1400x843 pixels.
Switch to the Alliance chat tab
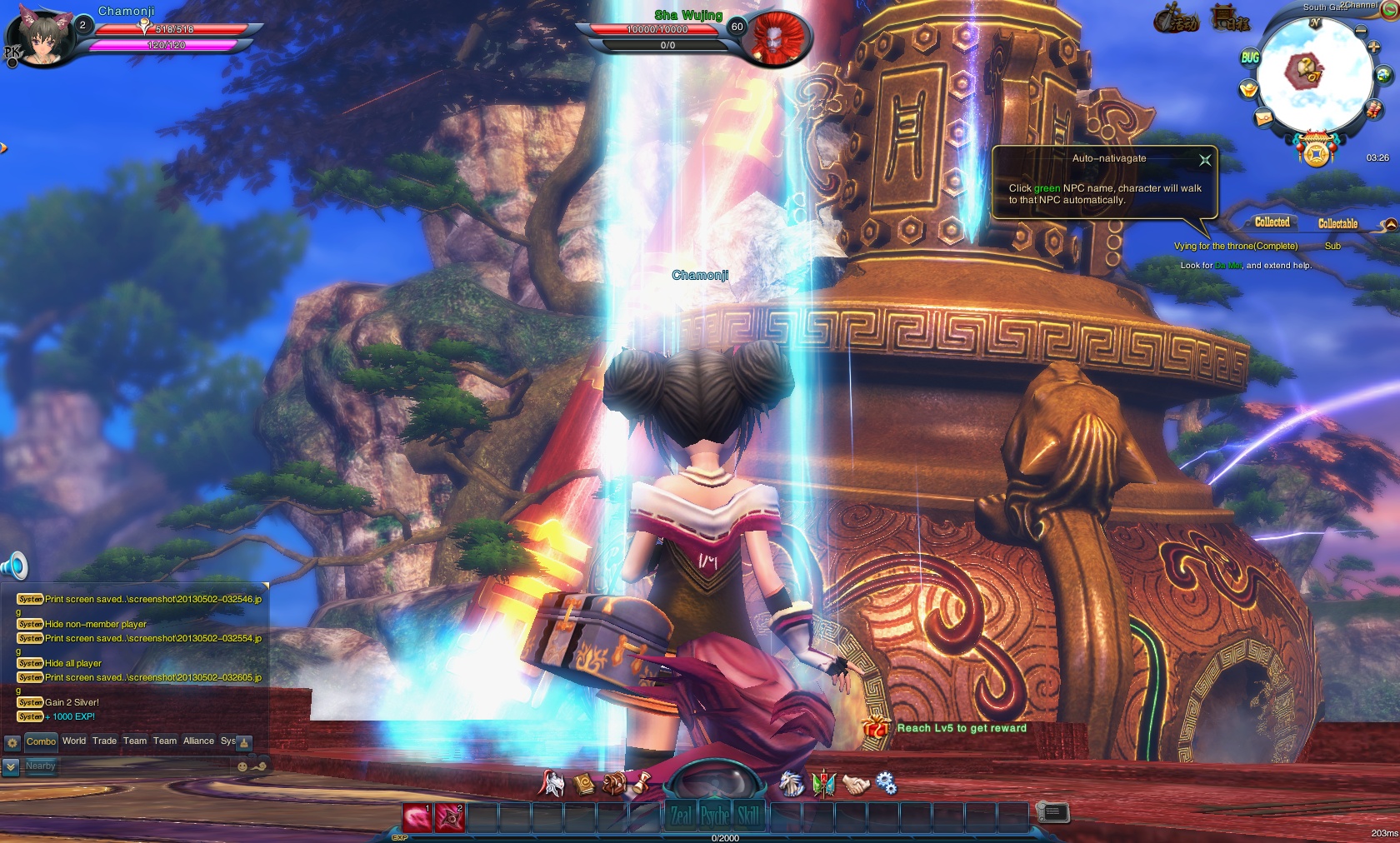(198, 741)
